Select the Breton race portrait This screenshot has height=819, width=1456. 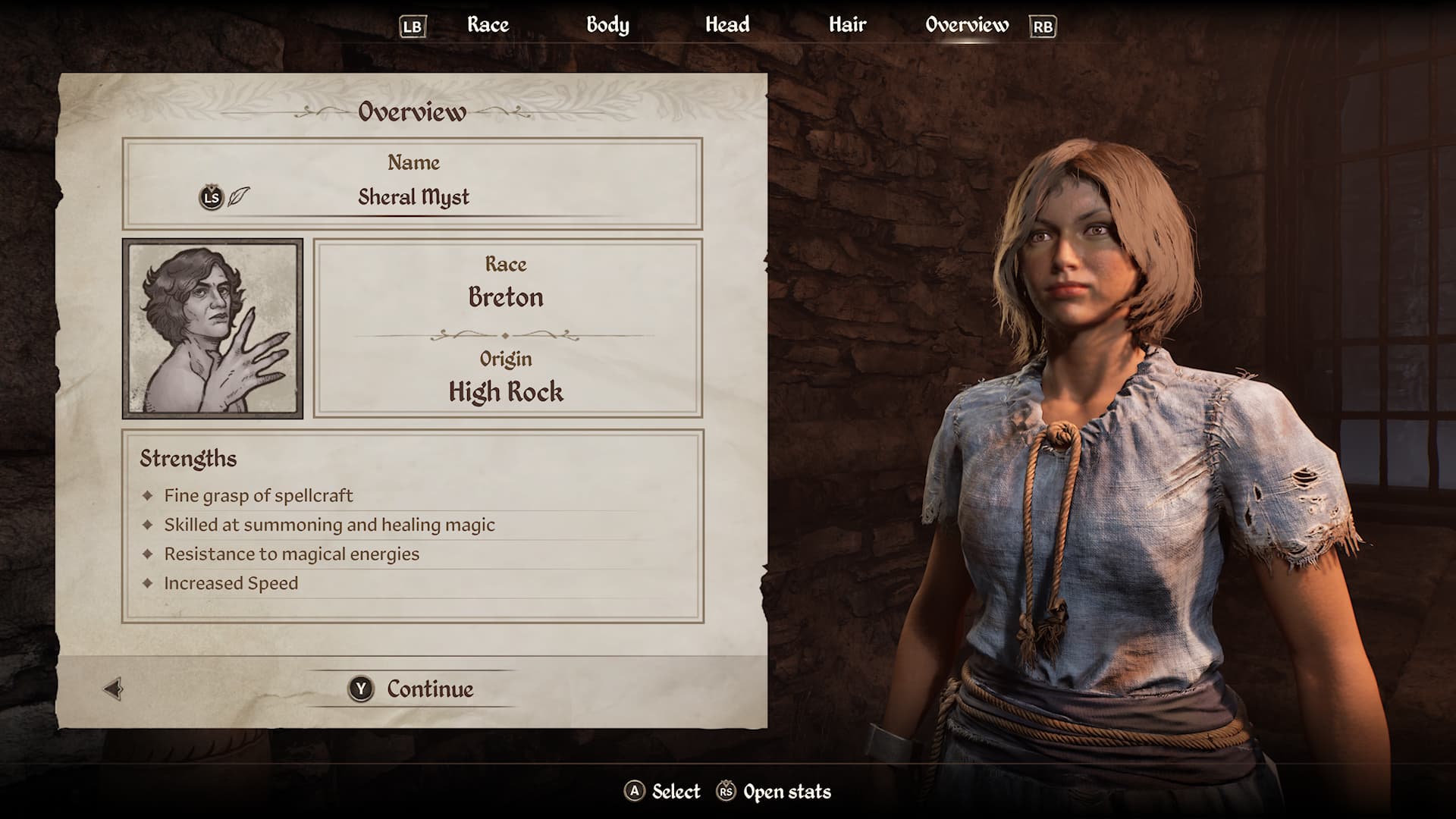[212, 328]
